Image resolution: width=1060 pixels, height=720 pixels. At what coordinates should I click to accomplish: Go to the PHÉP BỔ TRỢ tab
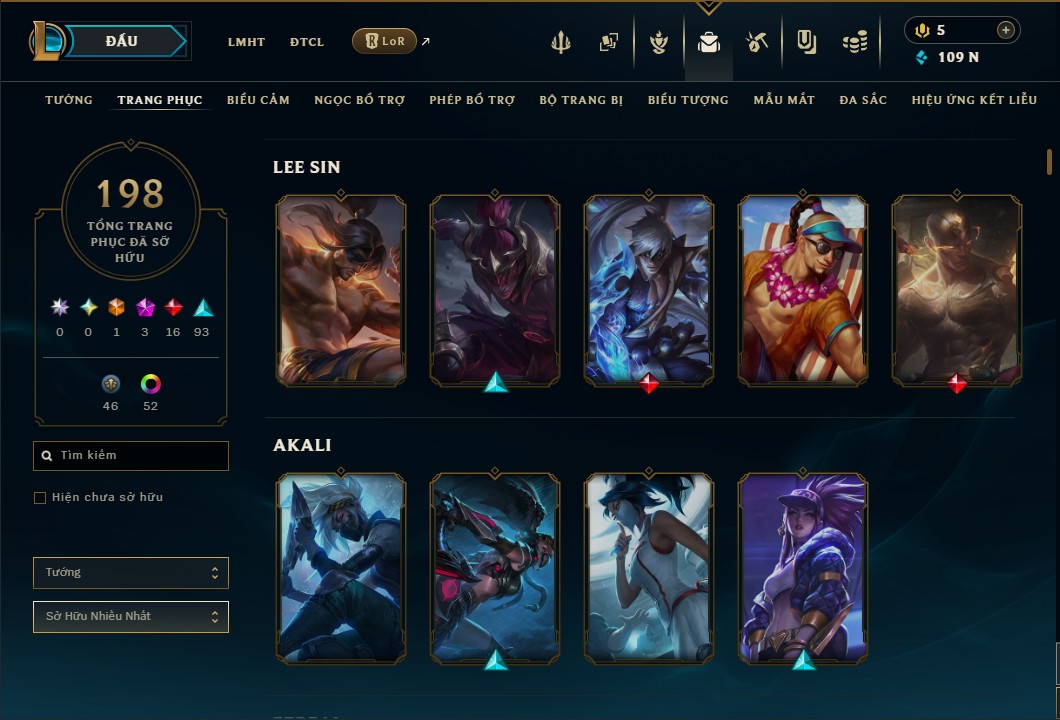coord(472,100)
